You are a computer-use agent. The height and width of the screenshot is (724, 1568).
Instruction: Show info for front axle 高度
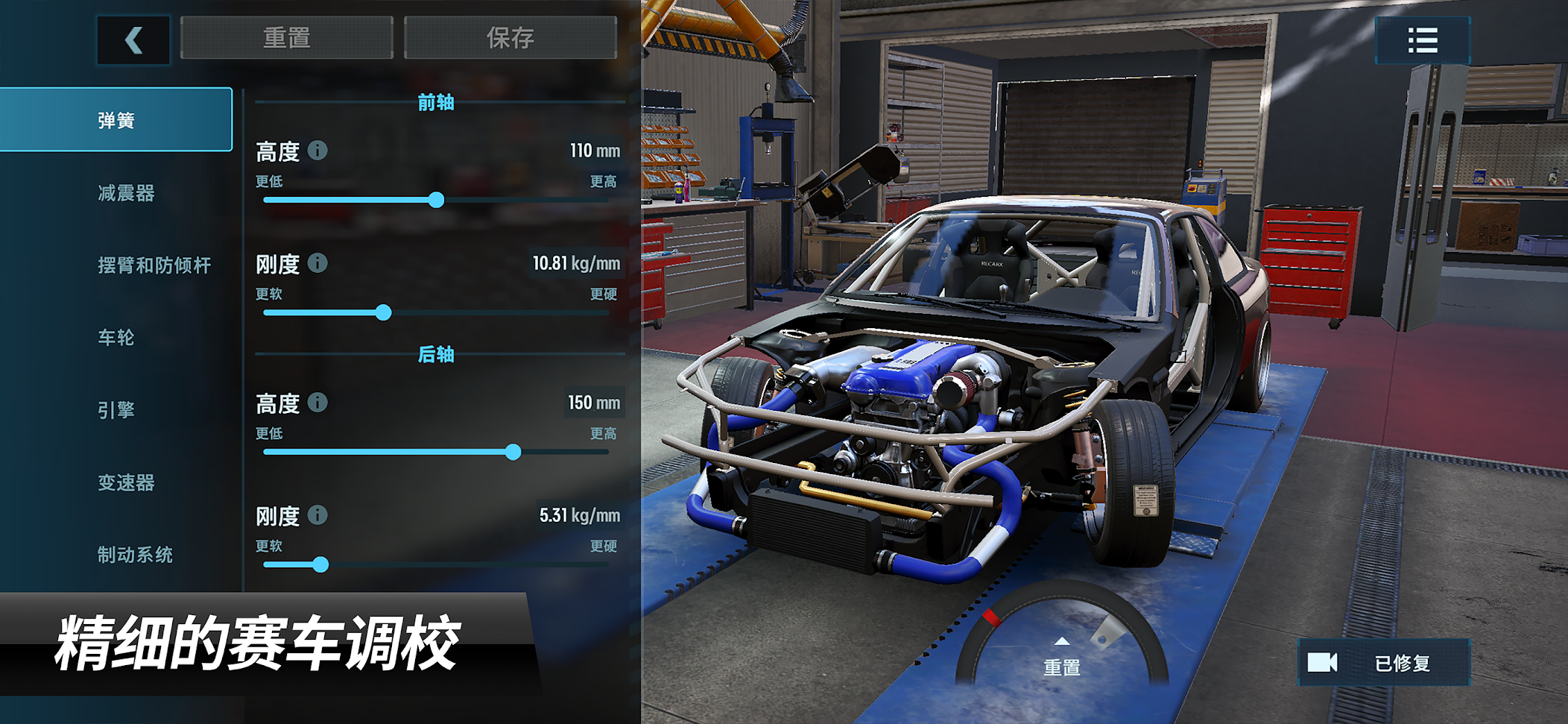point(317,151)
